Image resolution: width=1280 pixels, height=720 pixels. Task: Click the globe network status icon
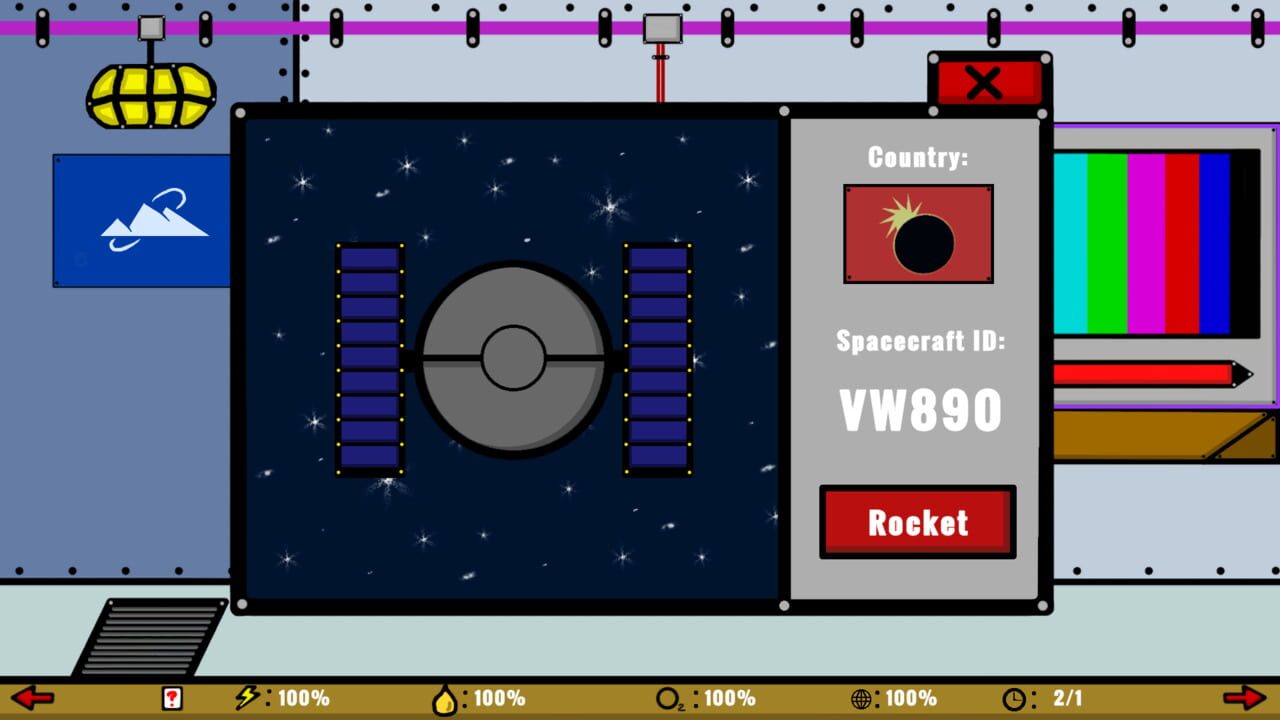863,698
